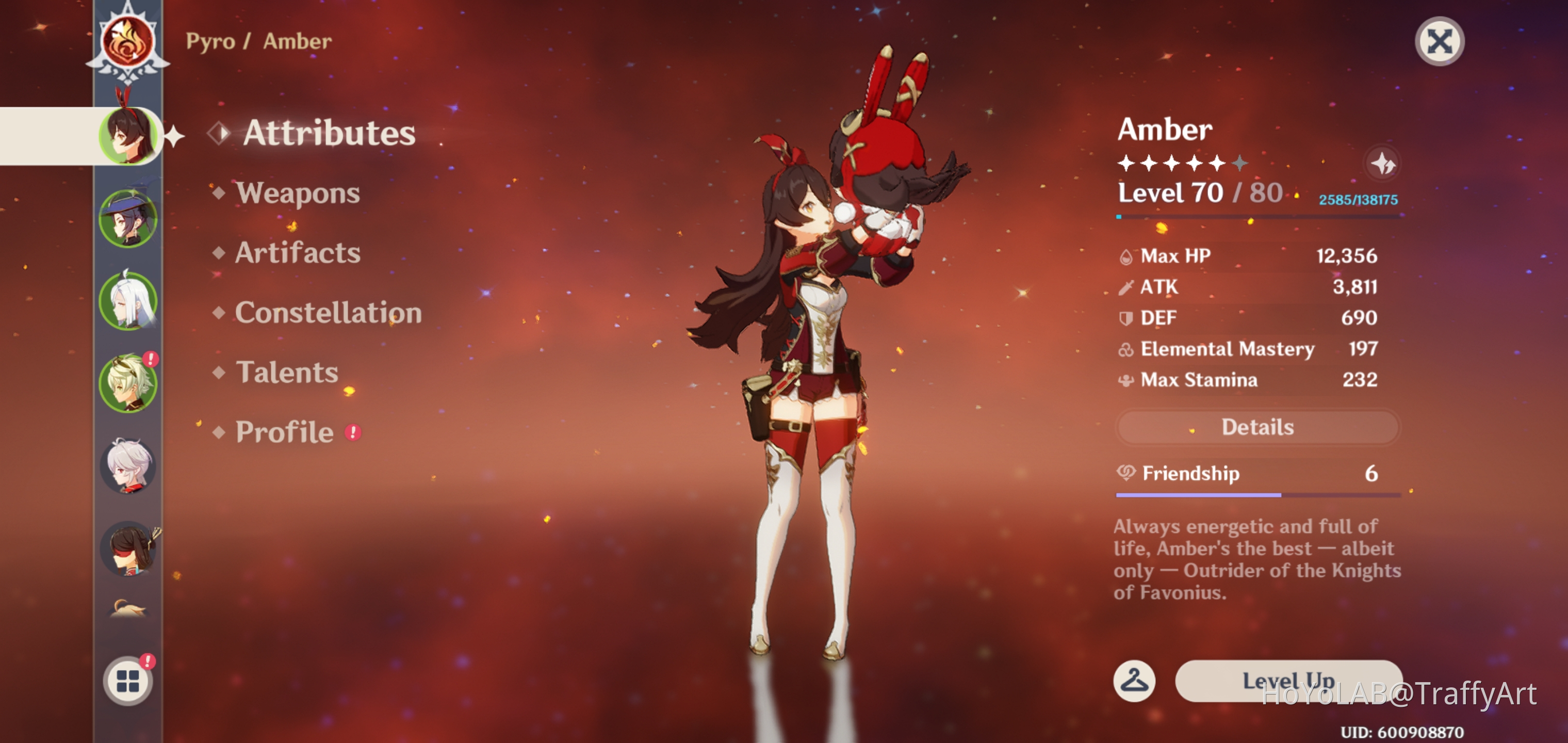This screenshot has width=1568, height=743.
Task: Select the Weapons menu entry
Action: point(297,193)
